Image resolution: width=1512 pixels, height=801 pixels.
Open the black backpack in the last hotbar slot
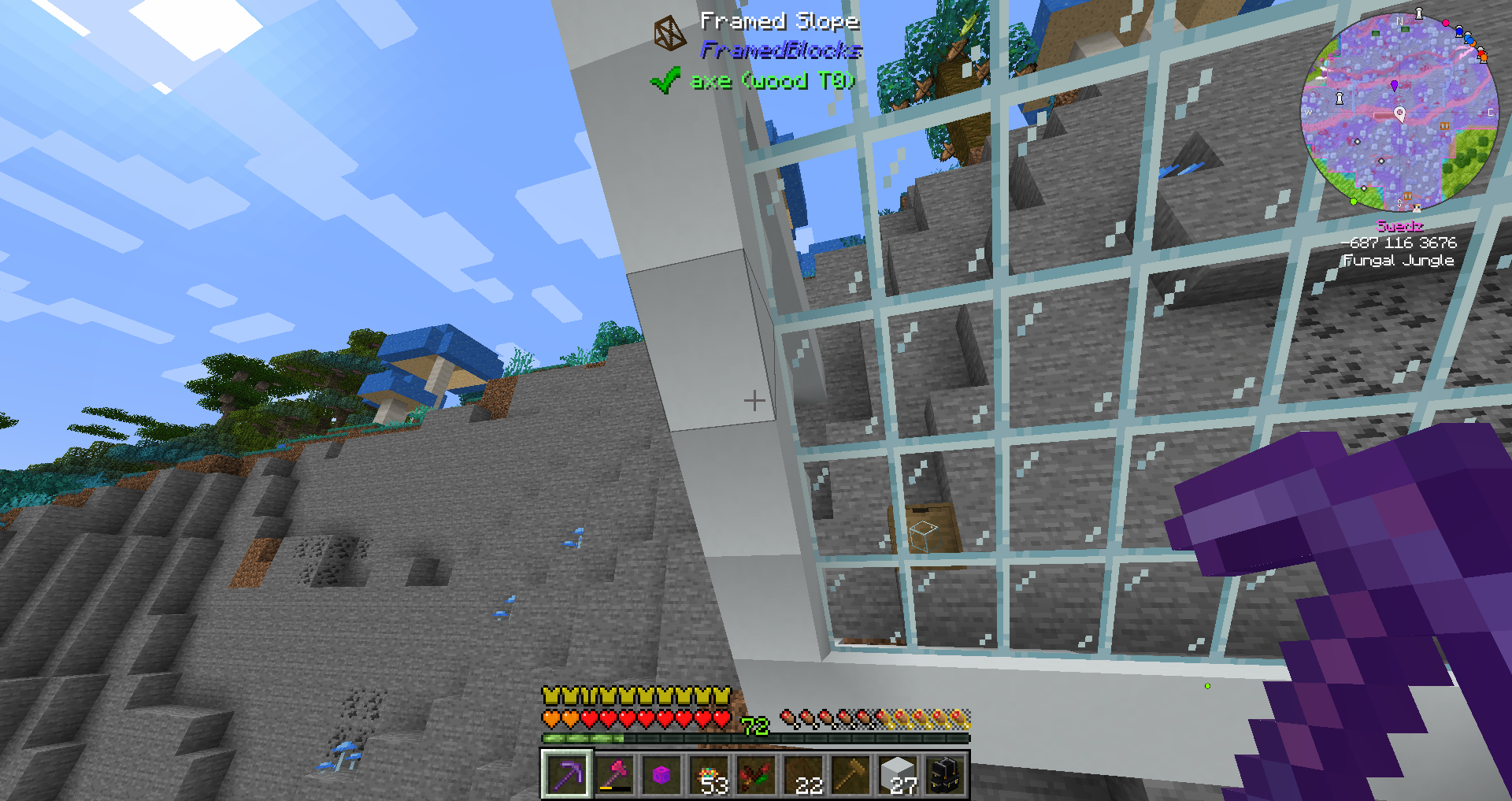point(945,773)
